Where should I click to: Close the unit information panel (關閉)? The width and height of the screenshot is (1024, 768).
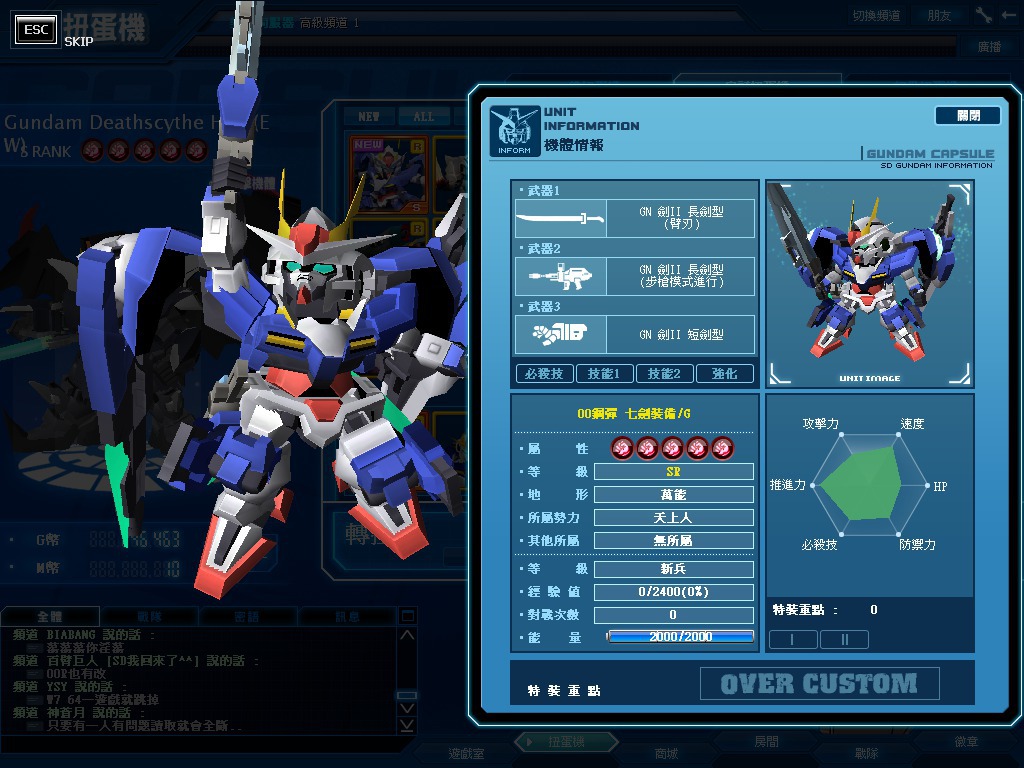[x=967, y=116]
